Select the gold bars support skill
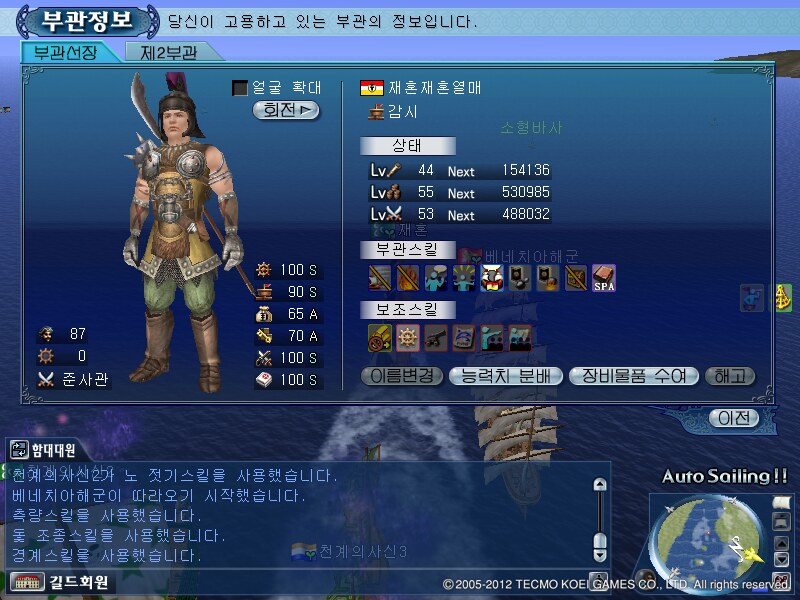800x600 pixels. 380,337
